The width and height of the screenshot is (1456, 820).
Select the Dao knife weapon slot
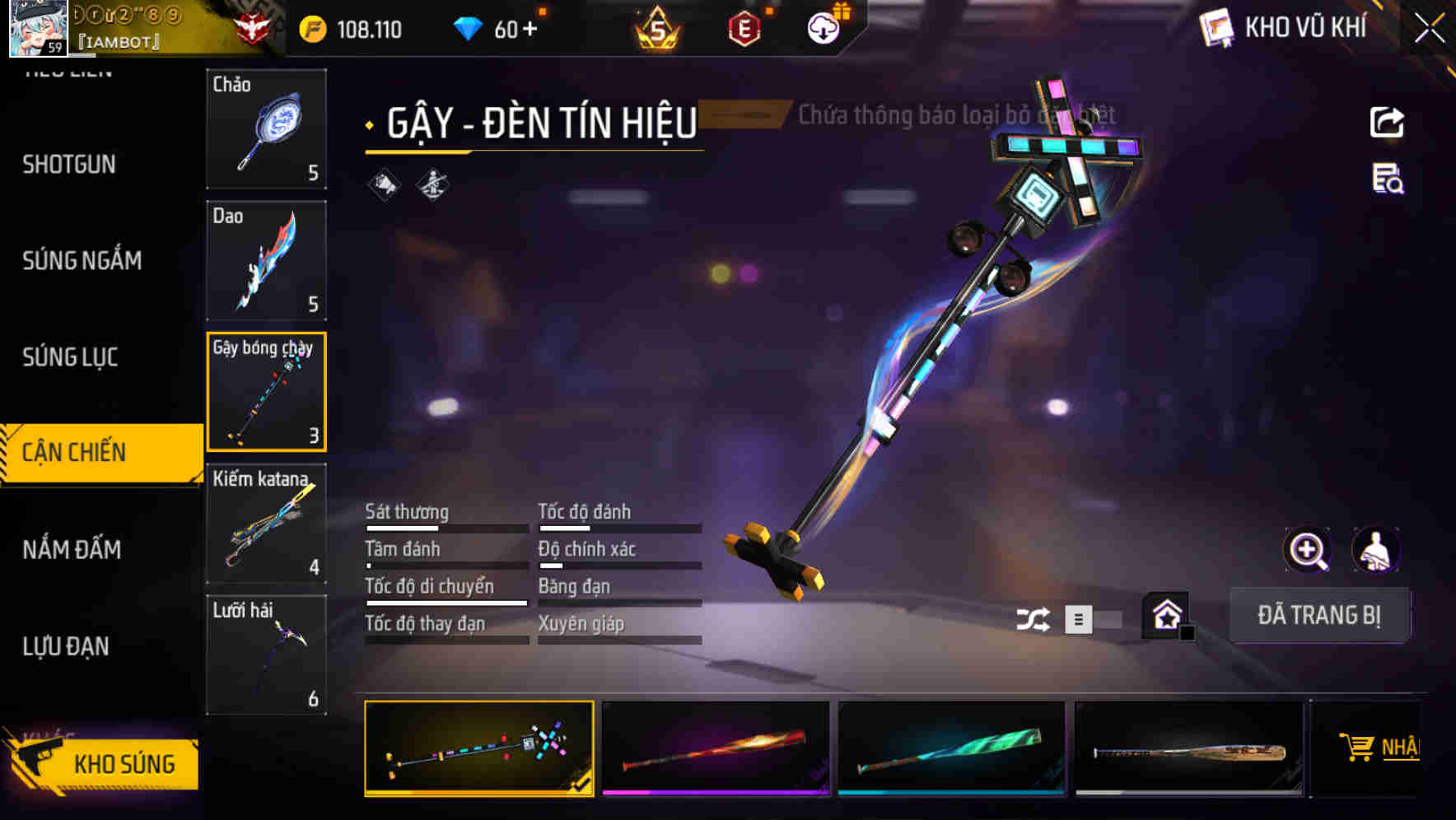266,260
